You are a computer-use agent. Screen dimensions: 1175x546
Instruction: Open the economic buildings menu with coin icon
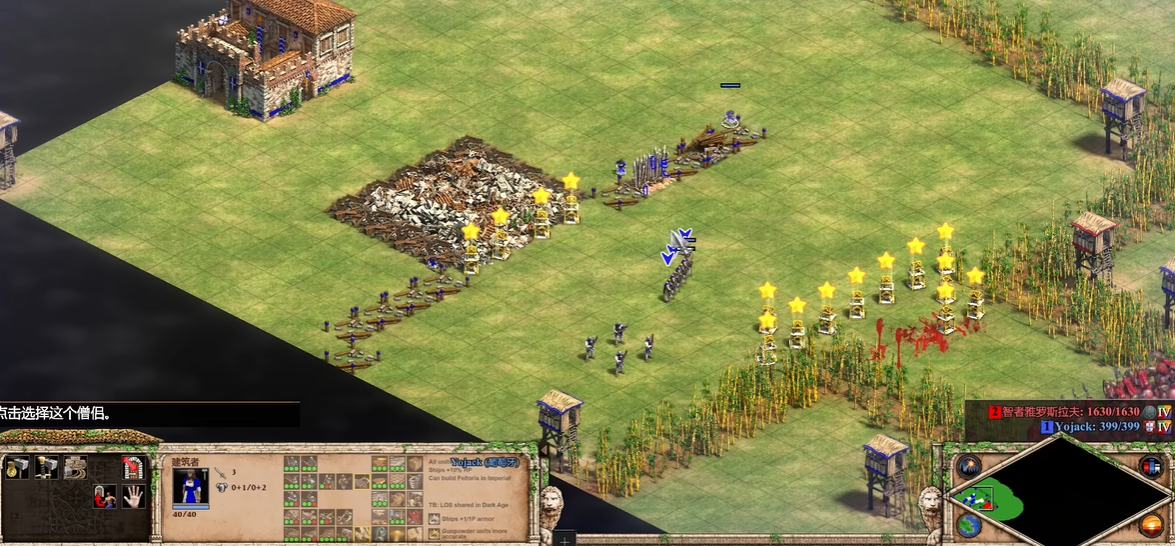[x=17, y=467]
